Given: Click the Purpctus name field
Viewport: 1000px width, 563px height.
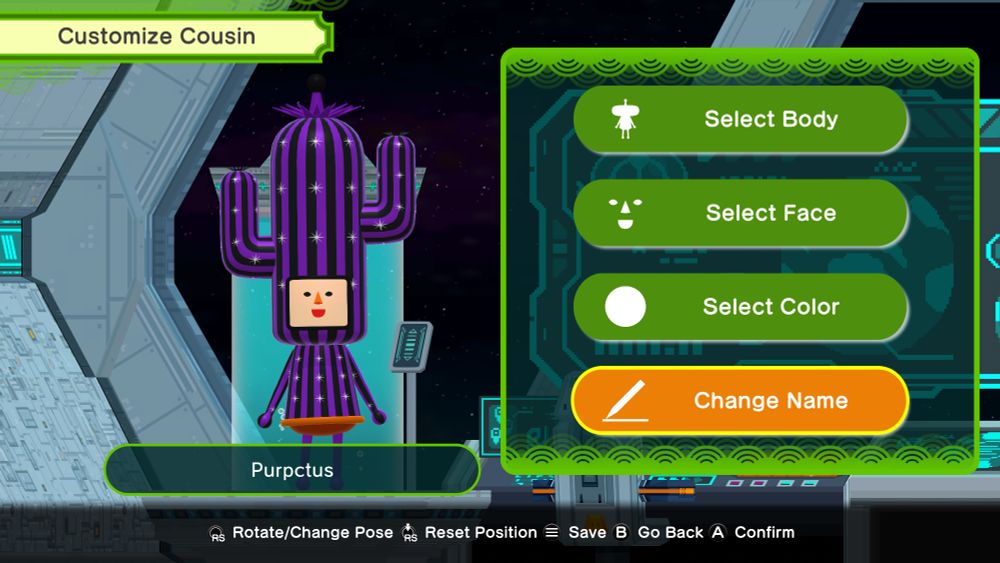Looking at the screenshot, I should [292, 470].
